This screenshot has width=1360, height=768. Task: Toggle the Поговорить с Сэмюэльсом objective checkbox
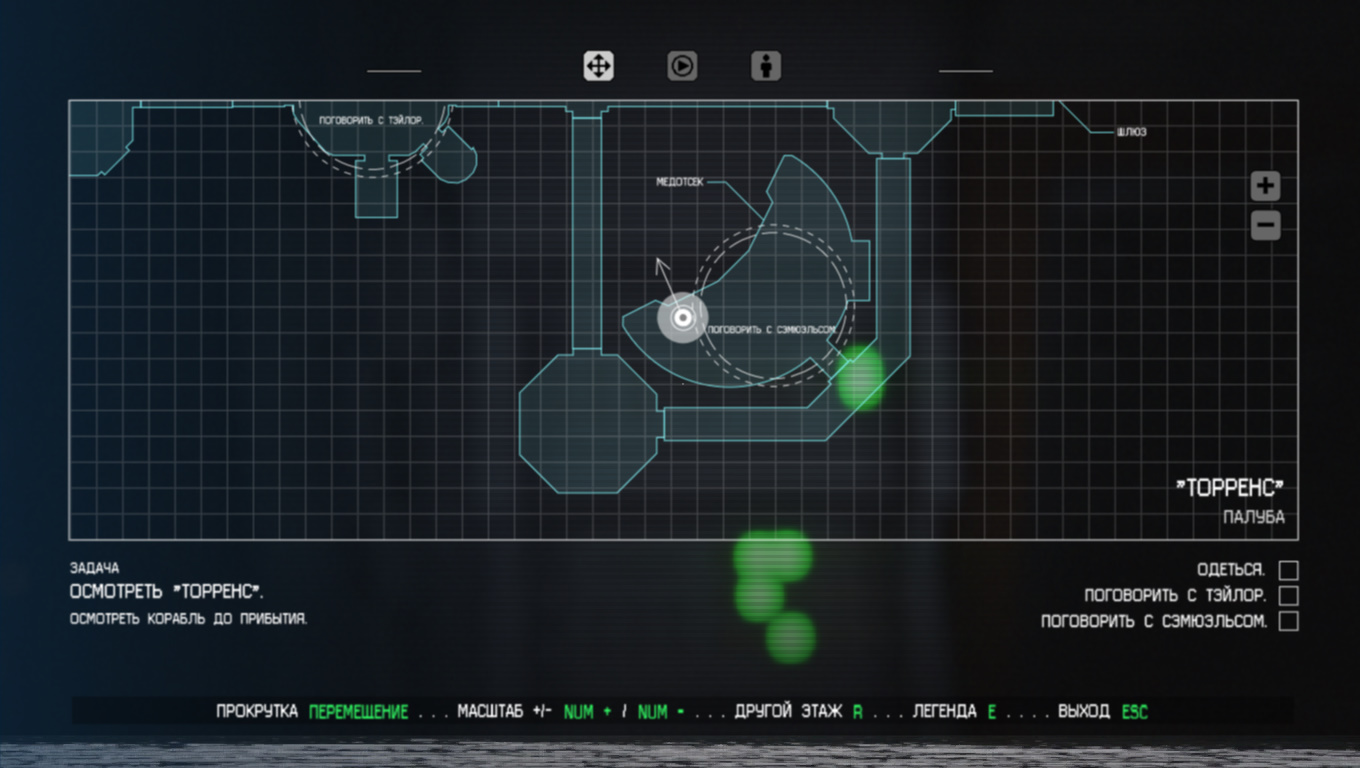click(1289, 621)
